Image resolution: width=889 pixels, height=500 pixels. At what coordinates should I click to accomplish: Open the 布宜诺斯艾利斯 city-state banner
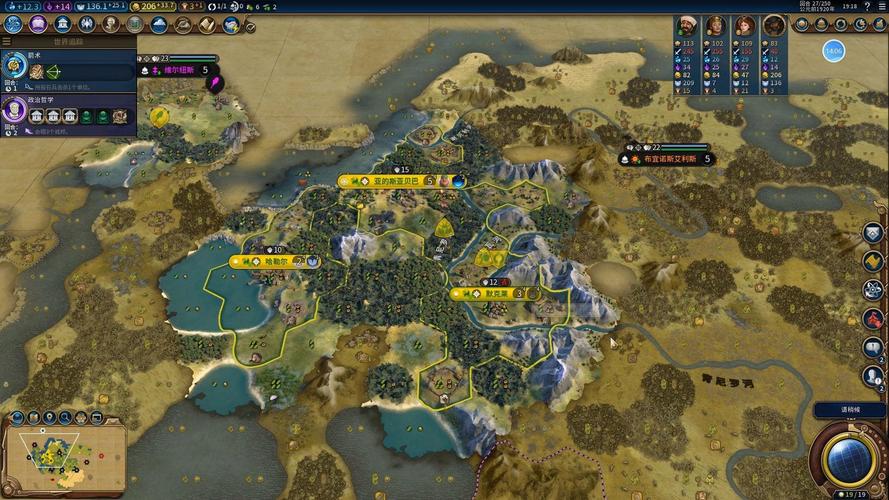664,158
